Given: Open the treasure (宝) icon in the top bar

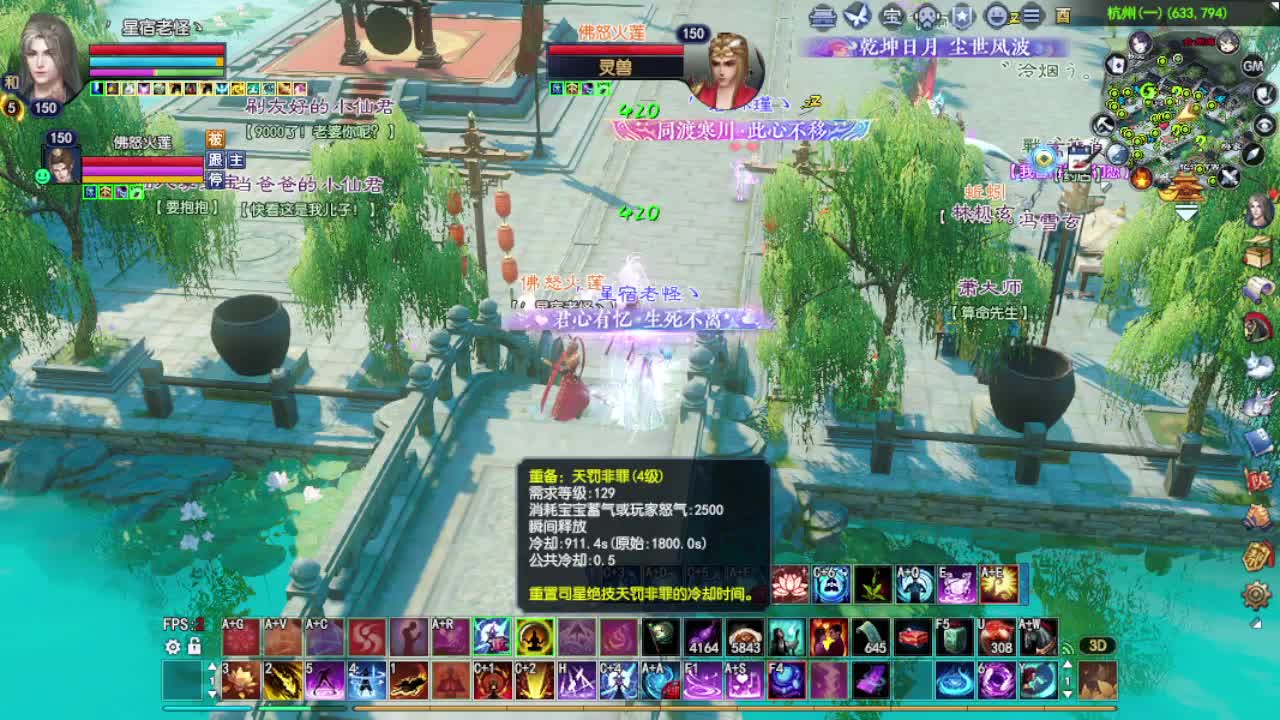Looking at the screenshot, I should click(x=892, y=16).
